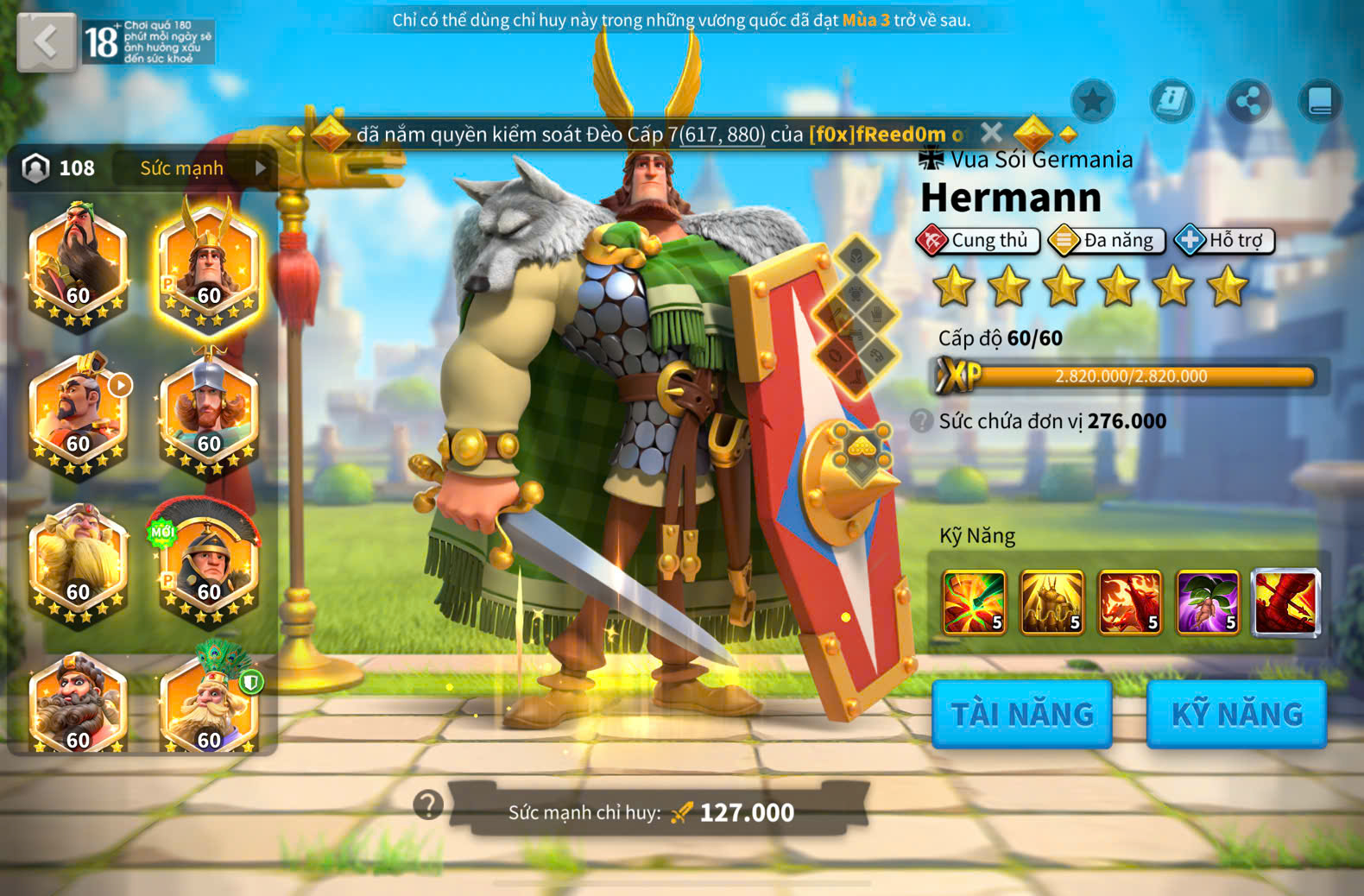Share this commander via share icon

click(1248, 102)
